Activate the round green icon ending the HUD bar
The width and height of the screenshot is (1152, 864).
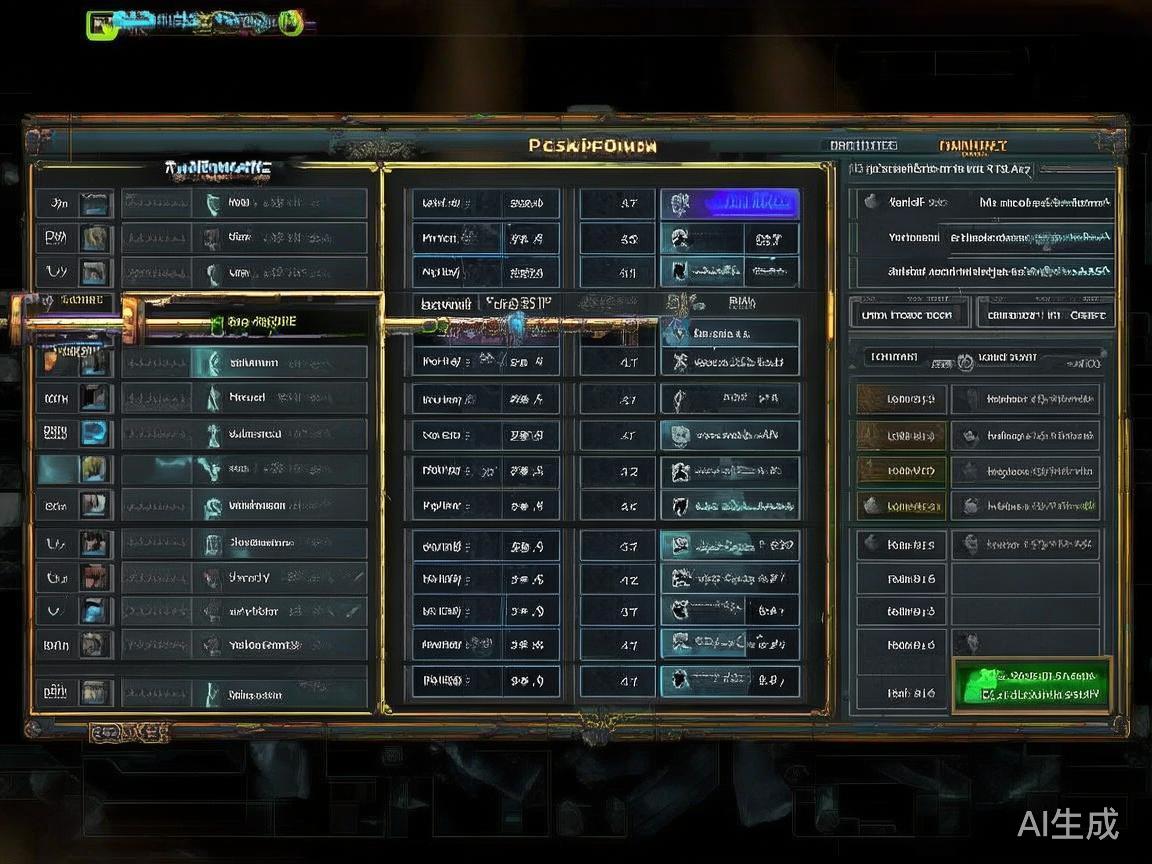(x=291, y=22)
